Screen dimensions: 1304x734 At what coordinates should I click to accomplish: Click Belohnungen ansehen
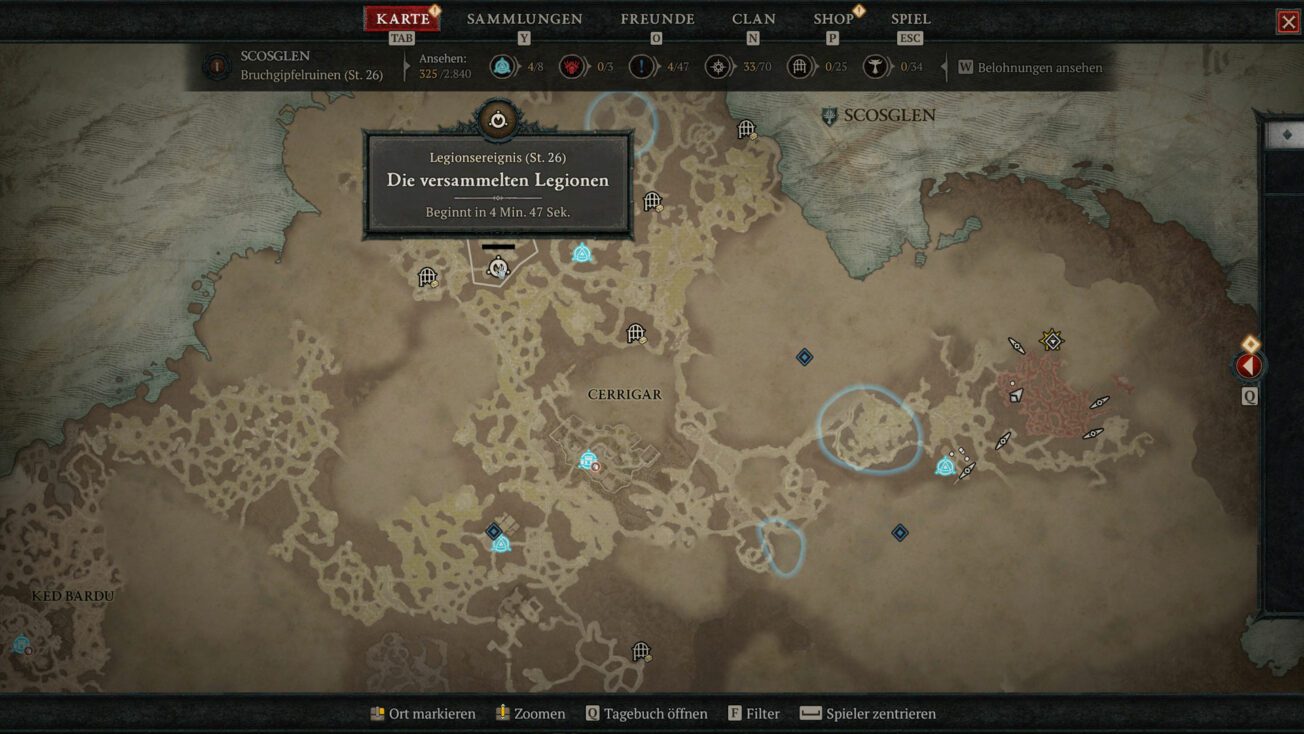pos(1030,67)
